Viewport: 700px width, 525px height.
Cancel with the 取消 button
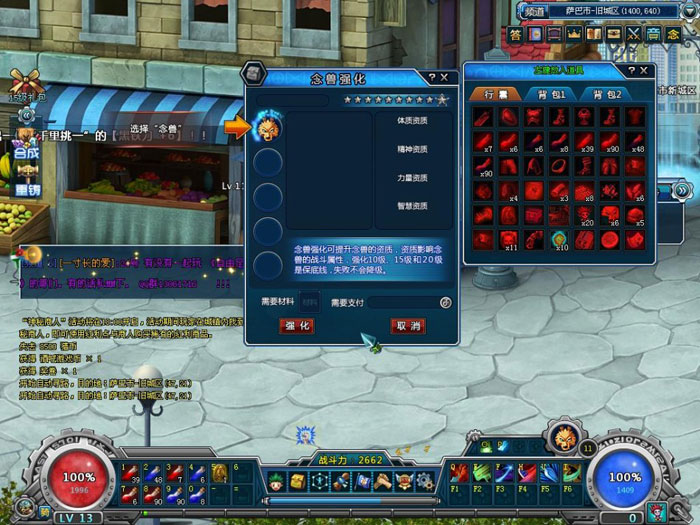coord(408,326)
